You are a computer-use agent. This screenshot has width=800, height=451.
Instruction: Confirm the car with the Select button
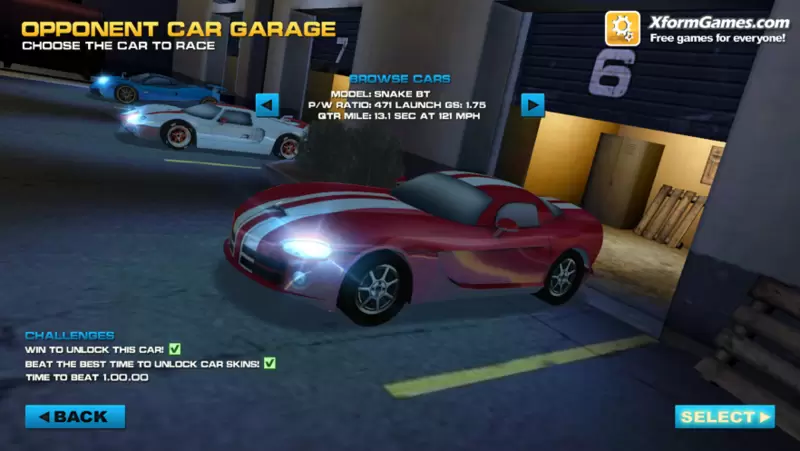[725, 416]
